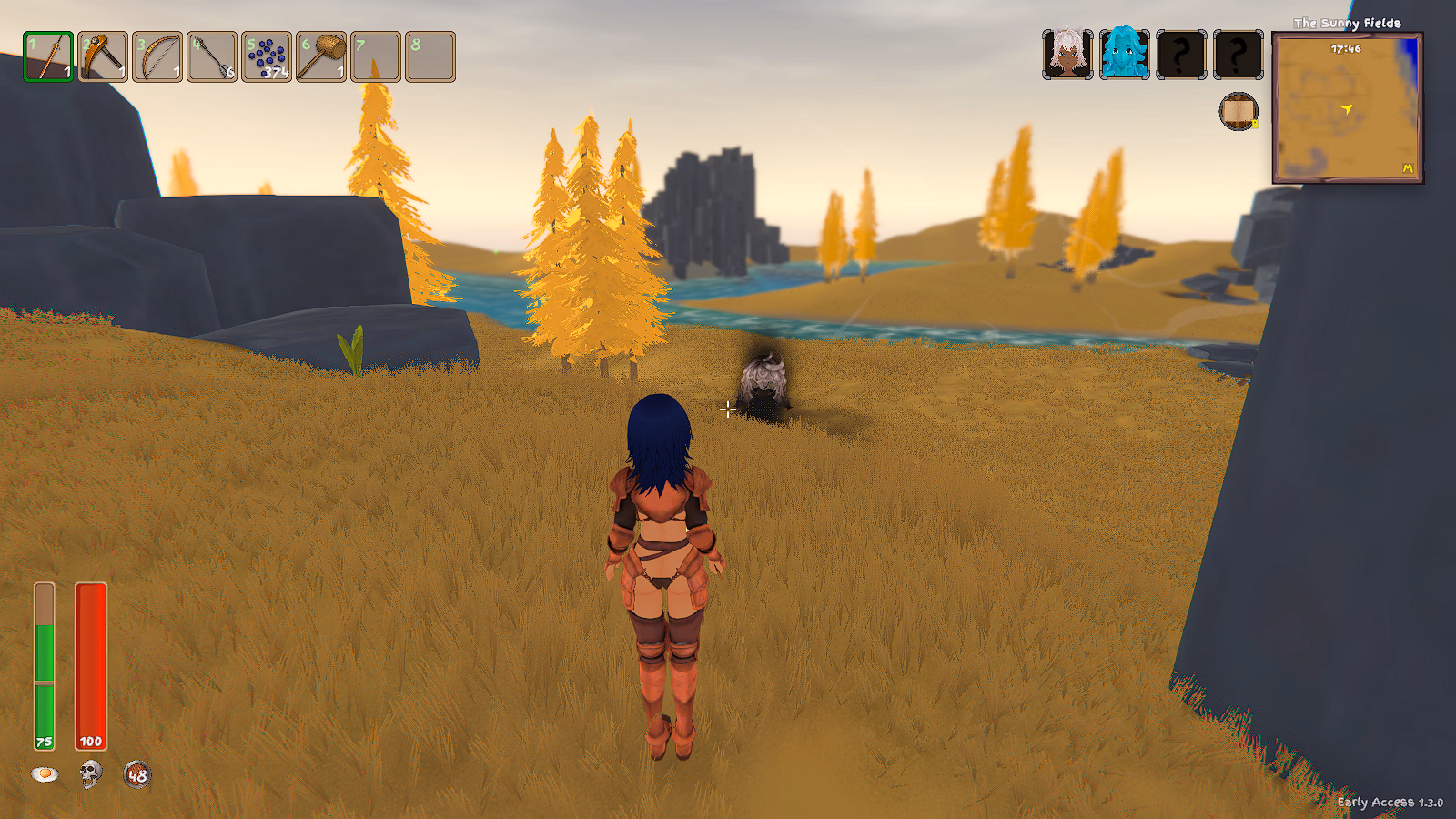The height and width of the screenshot is (819, 1456).
Task: Choose the wooden bow slot
Action: 157,56
